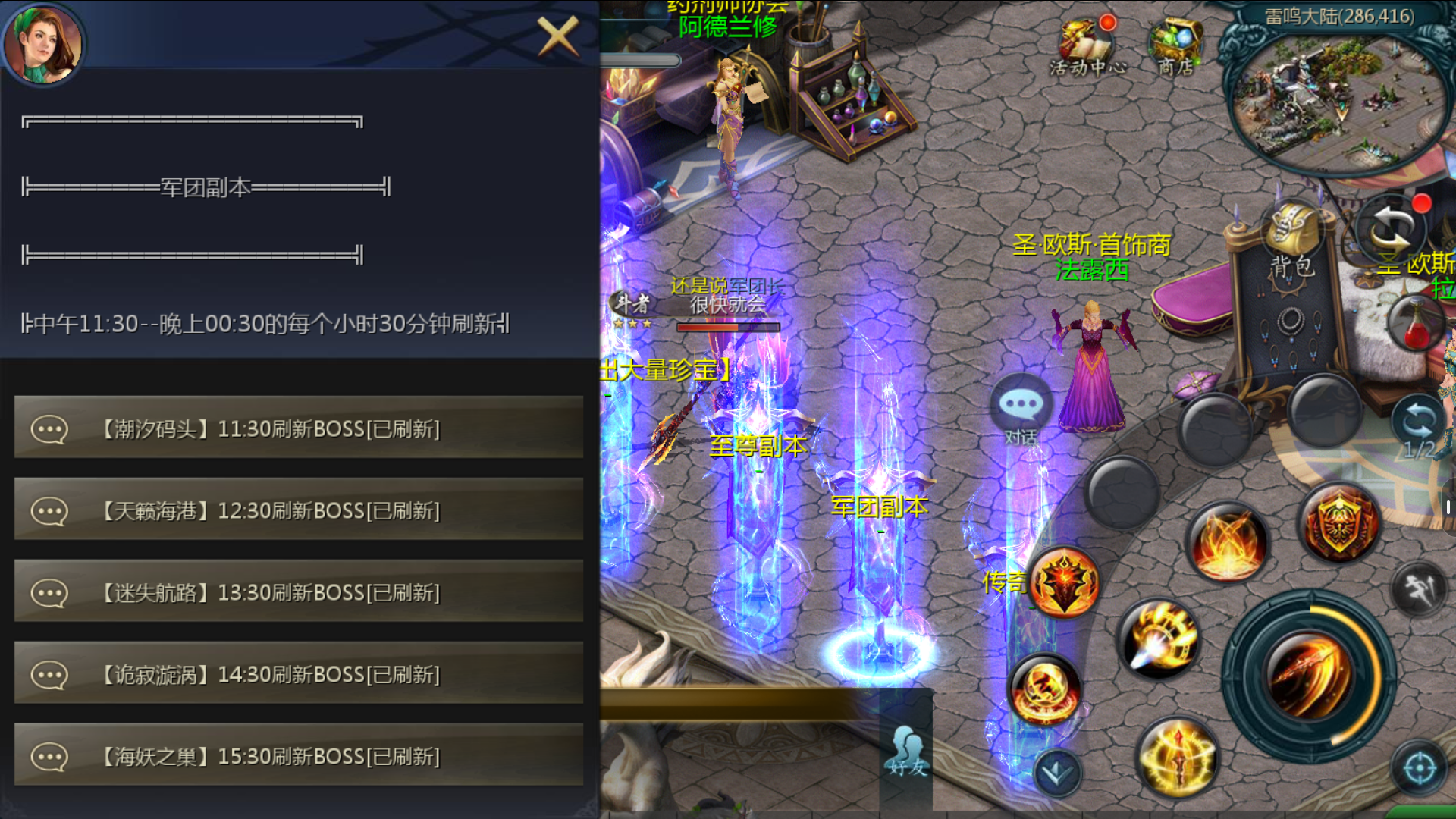
Task: Choose the 海妖之巢 15:30 BOSS option
Action: click(299, 756)
